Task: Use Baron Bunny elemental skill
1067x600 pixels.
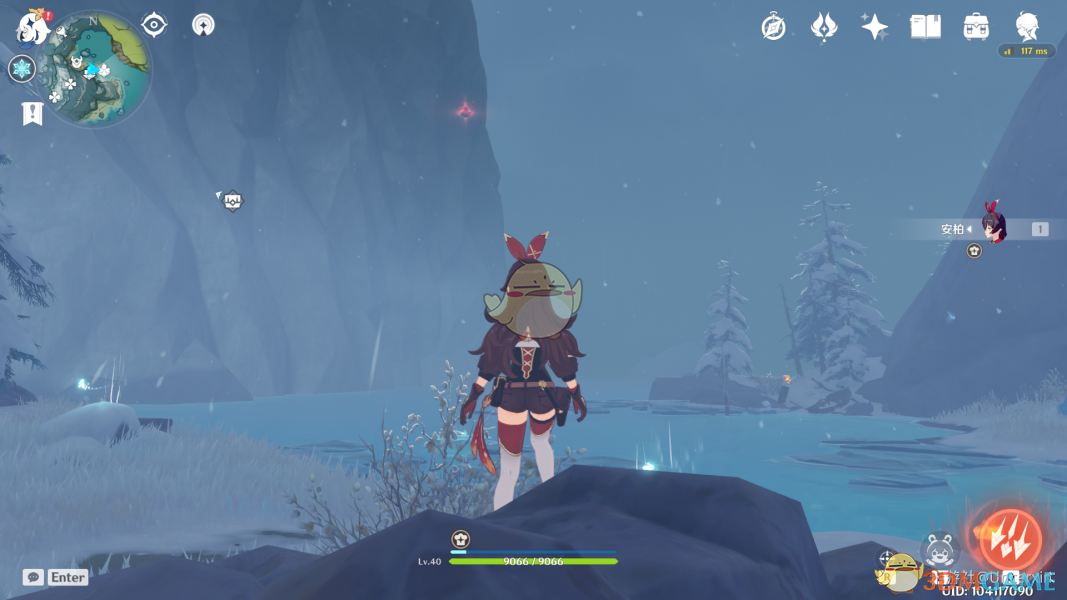Action: coord(938,550)
